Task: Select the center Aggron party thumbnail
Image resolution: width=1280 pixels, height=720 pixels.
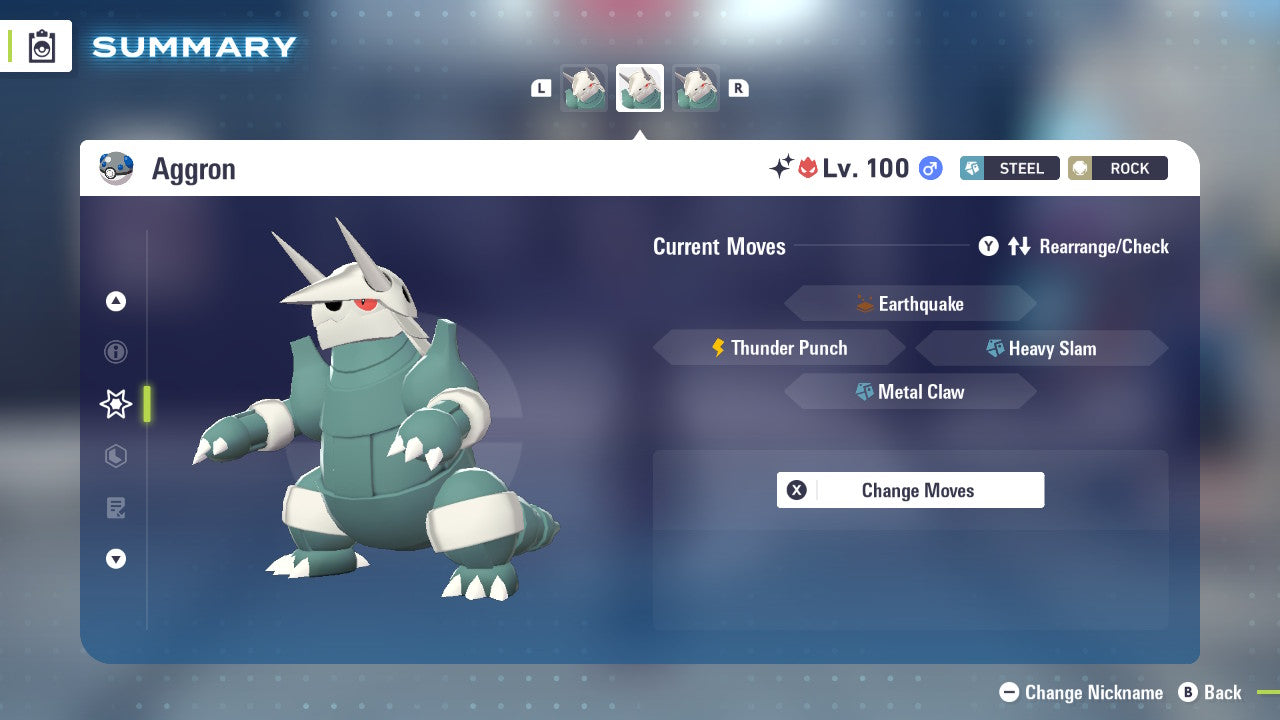Action: [x=639, y=87]
